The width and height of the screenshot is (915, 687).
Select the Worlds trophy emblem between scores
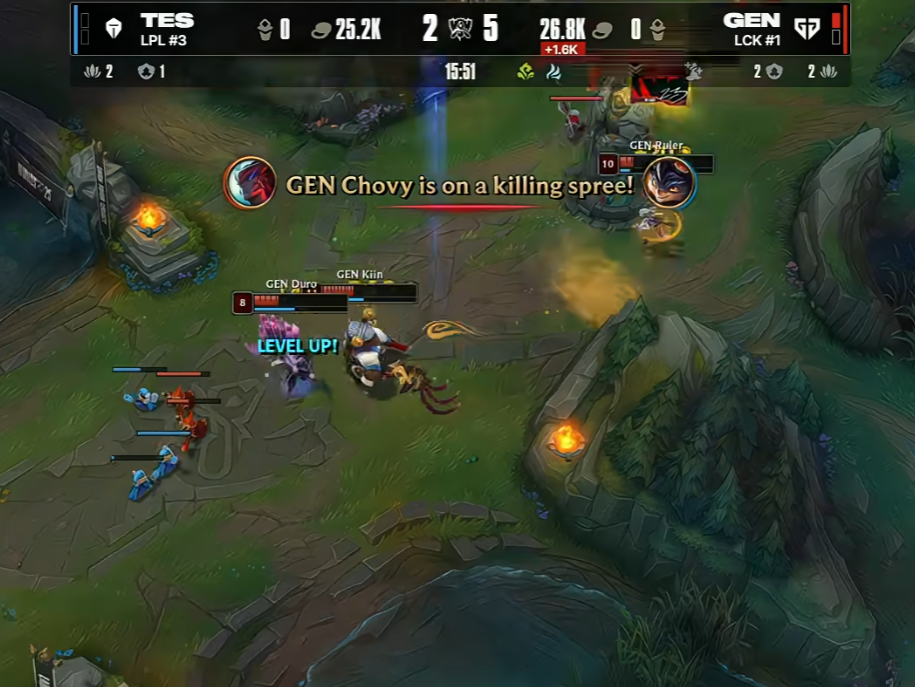pos(460,28)
